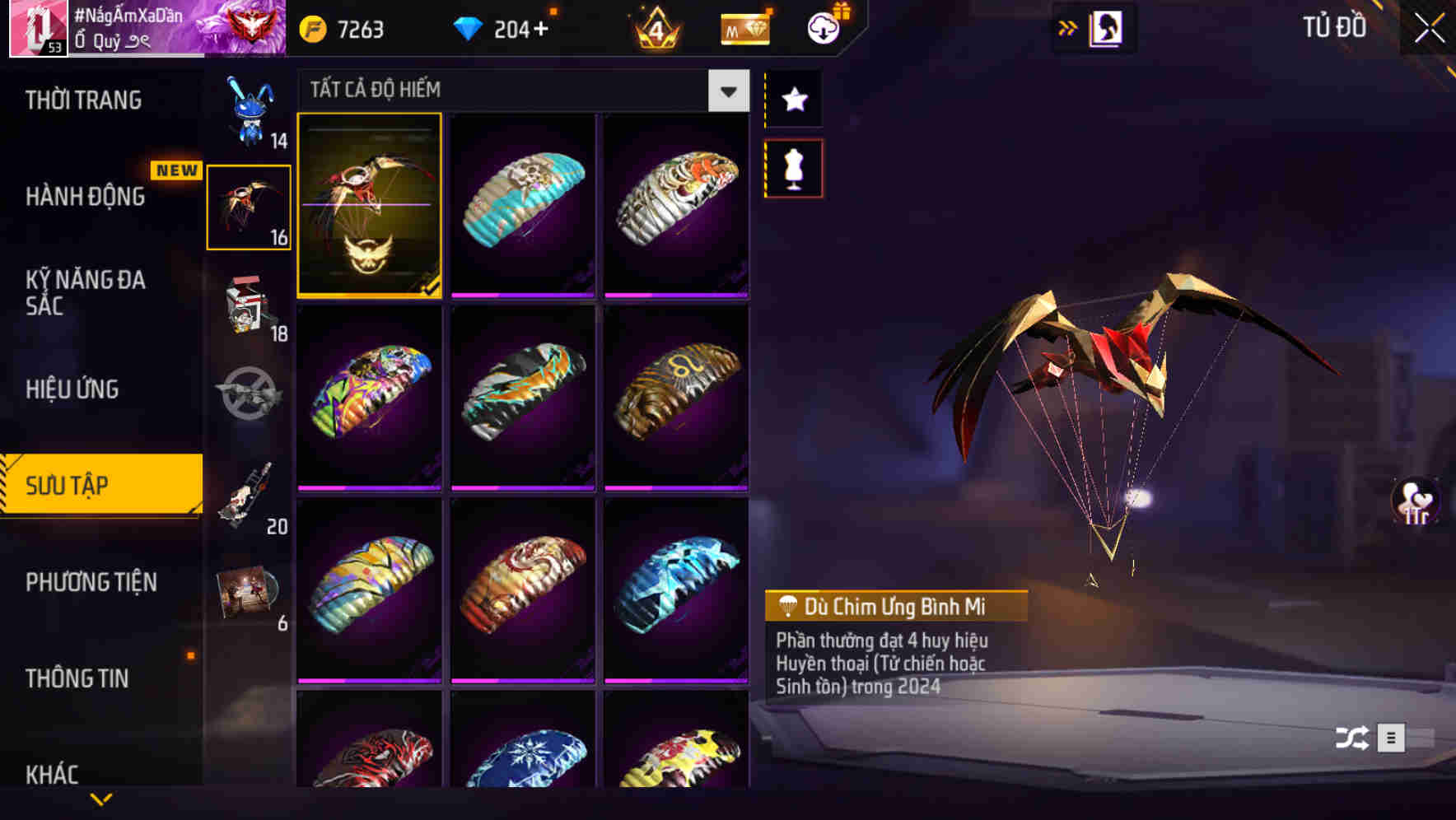Viewport: 1456px width, 820px height.
Task: Open the PHƯƠNG TIỆN section
Action: (91, 582)
